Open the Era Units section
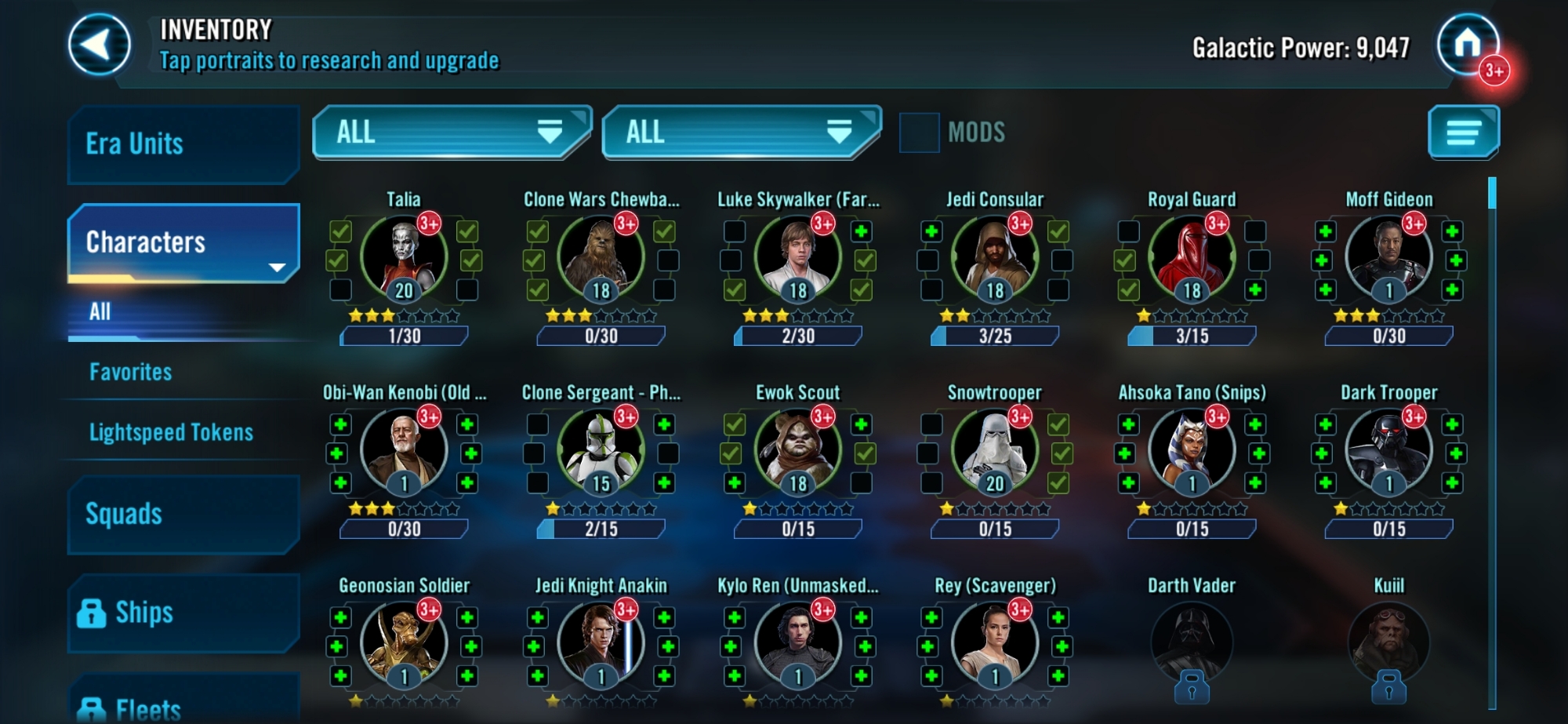1568x724 pixels. tap(183, 144)
